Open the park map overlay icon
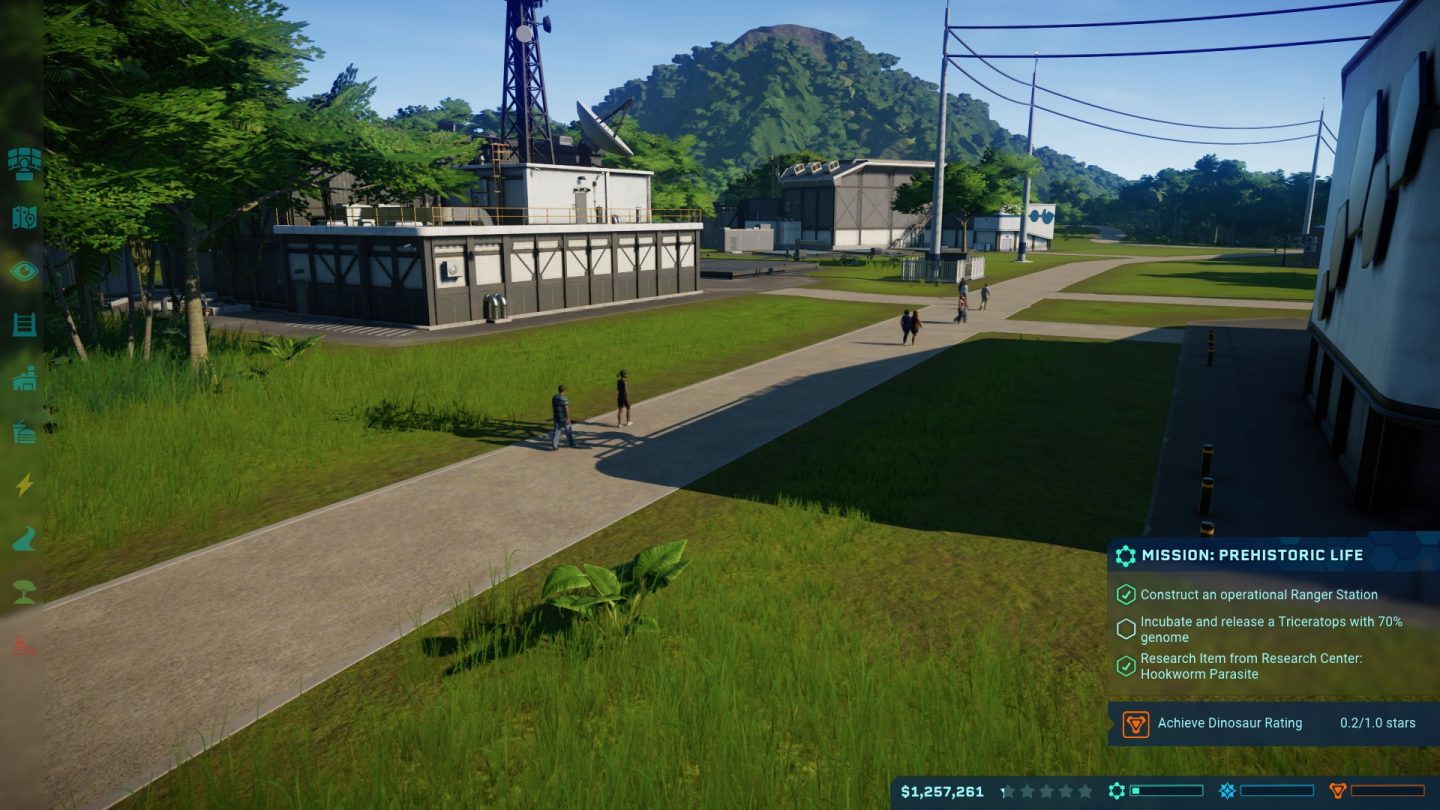1440x810 pixels. 24,218
